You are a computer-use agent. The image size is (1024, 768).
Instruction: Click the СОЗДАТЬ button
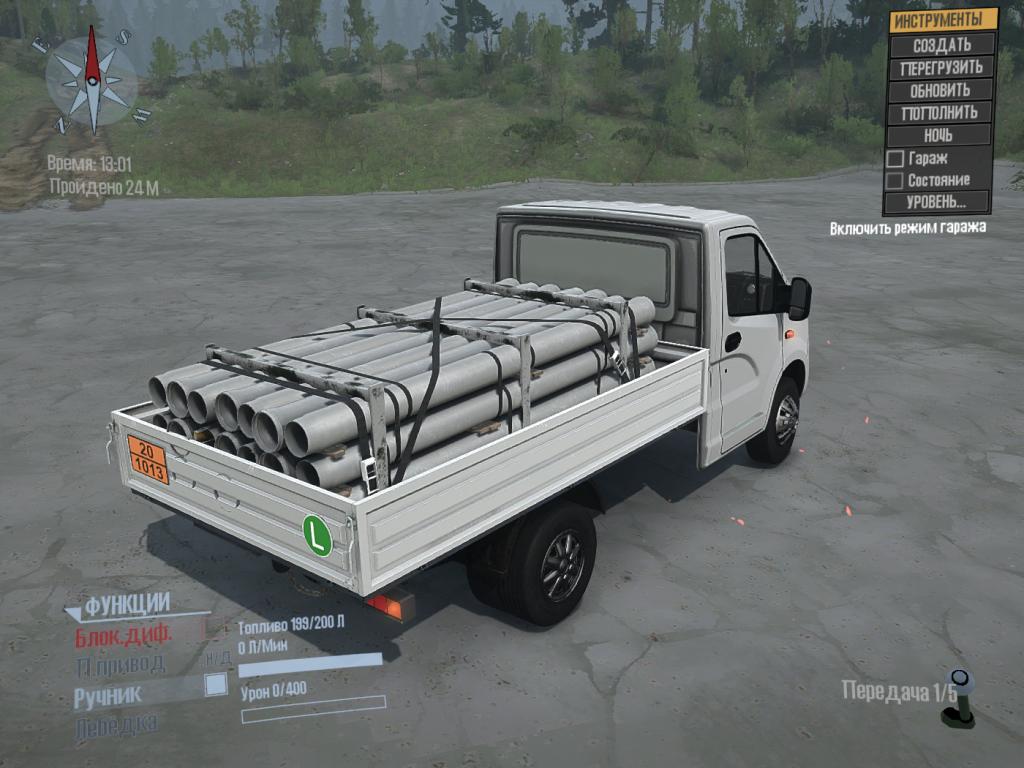point(941,45)
